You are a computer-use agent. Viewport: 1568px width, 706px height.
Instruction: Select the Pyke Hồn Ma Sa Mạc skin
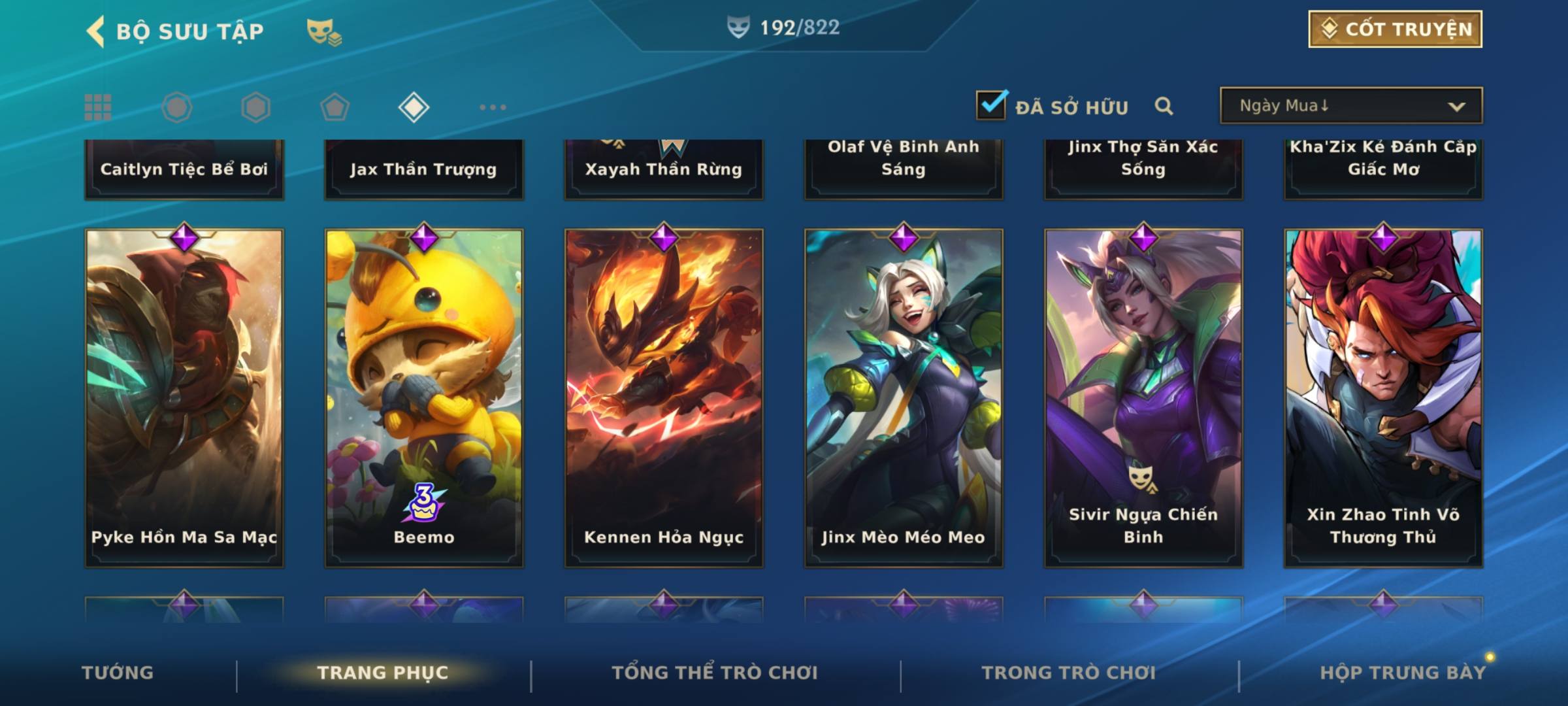[x=184, y=397]
